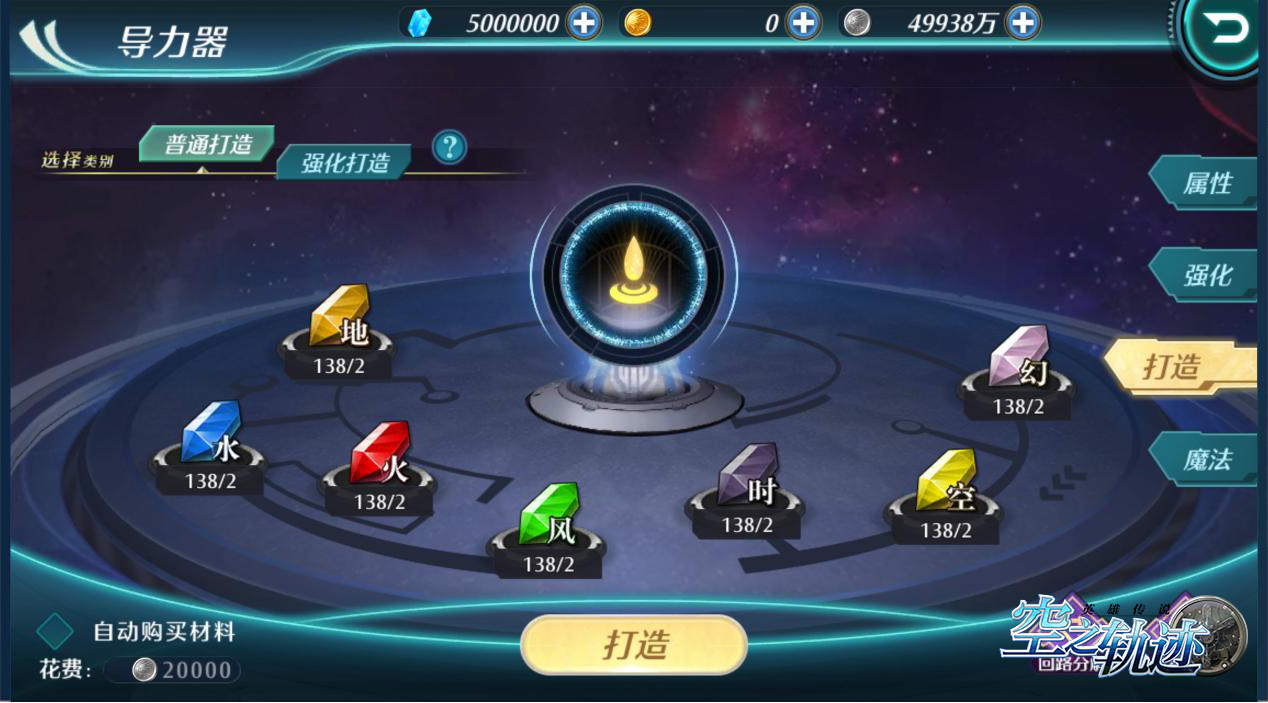The height and width of the screenshot is (703, 1268).
Task: Switch to the 普通打造 tab
Action: point(207,144)
